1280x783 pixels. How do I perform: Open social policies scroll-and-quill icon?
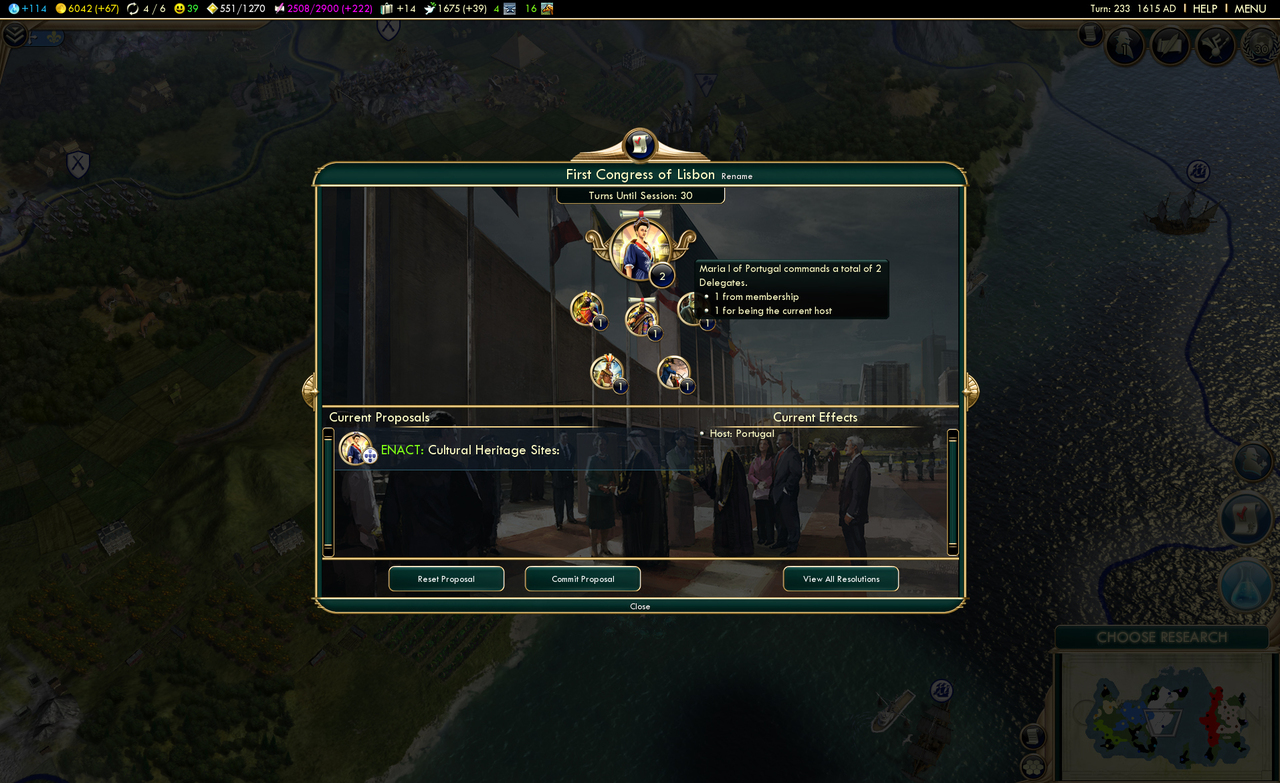click(1170, 45)
